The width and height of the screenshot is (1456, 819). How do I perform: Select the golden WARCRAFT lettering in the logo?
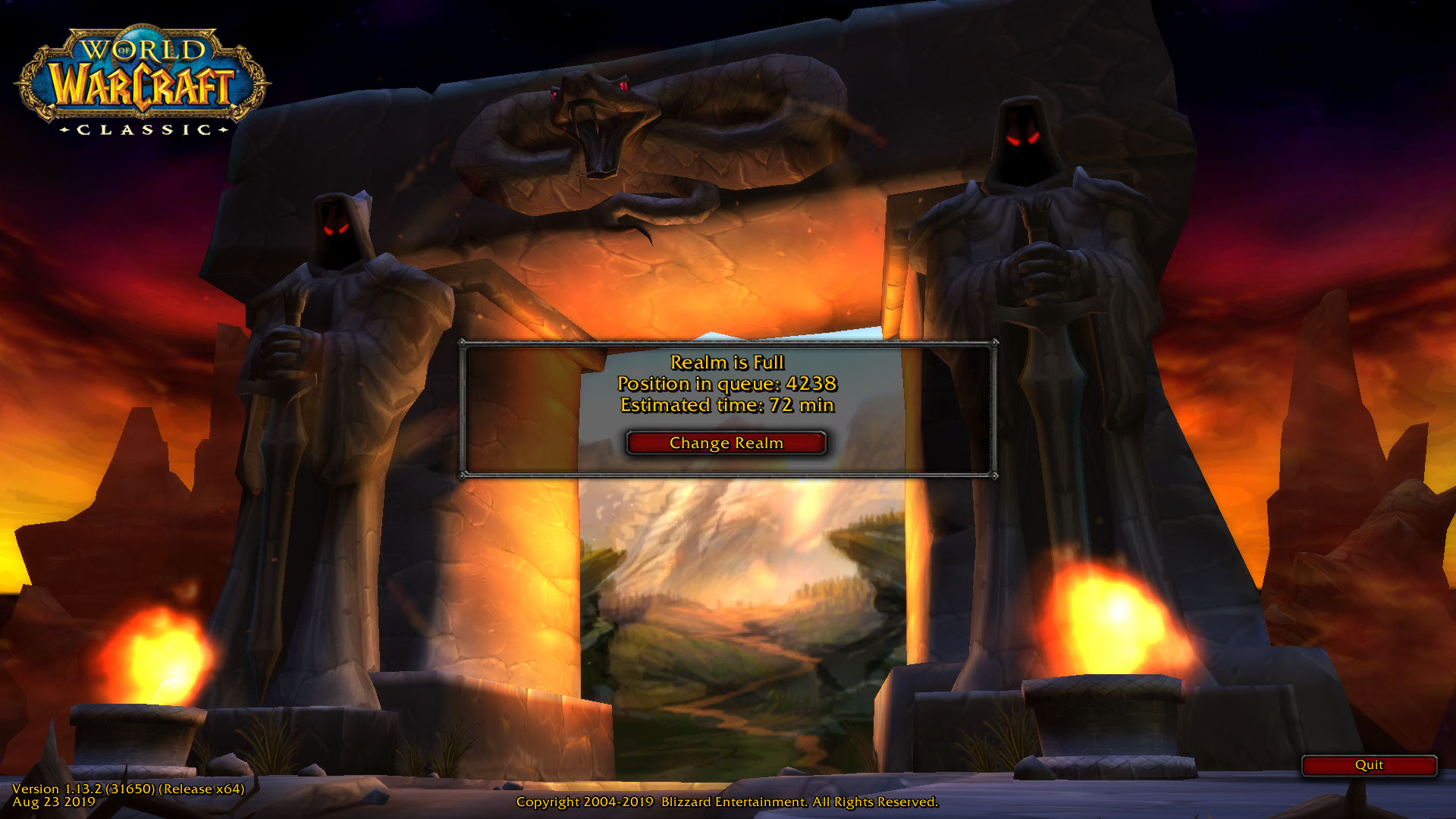pyautogui.click(x=140, y=87)
